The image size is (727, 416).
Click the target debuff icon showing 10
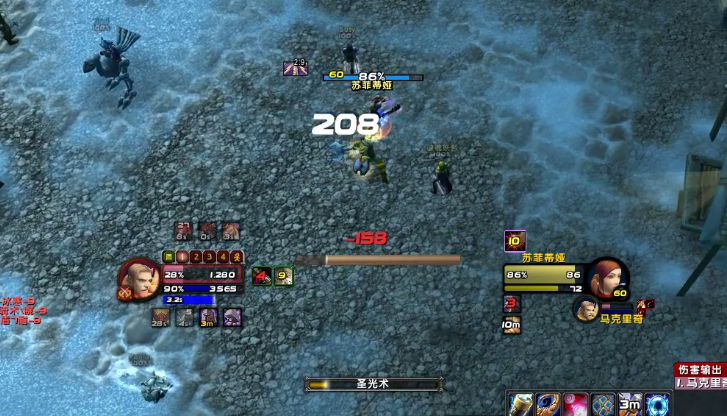[x=515, y=240]
